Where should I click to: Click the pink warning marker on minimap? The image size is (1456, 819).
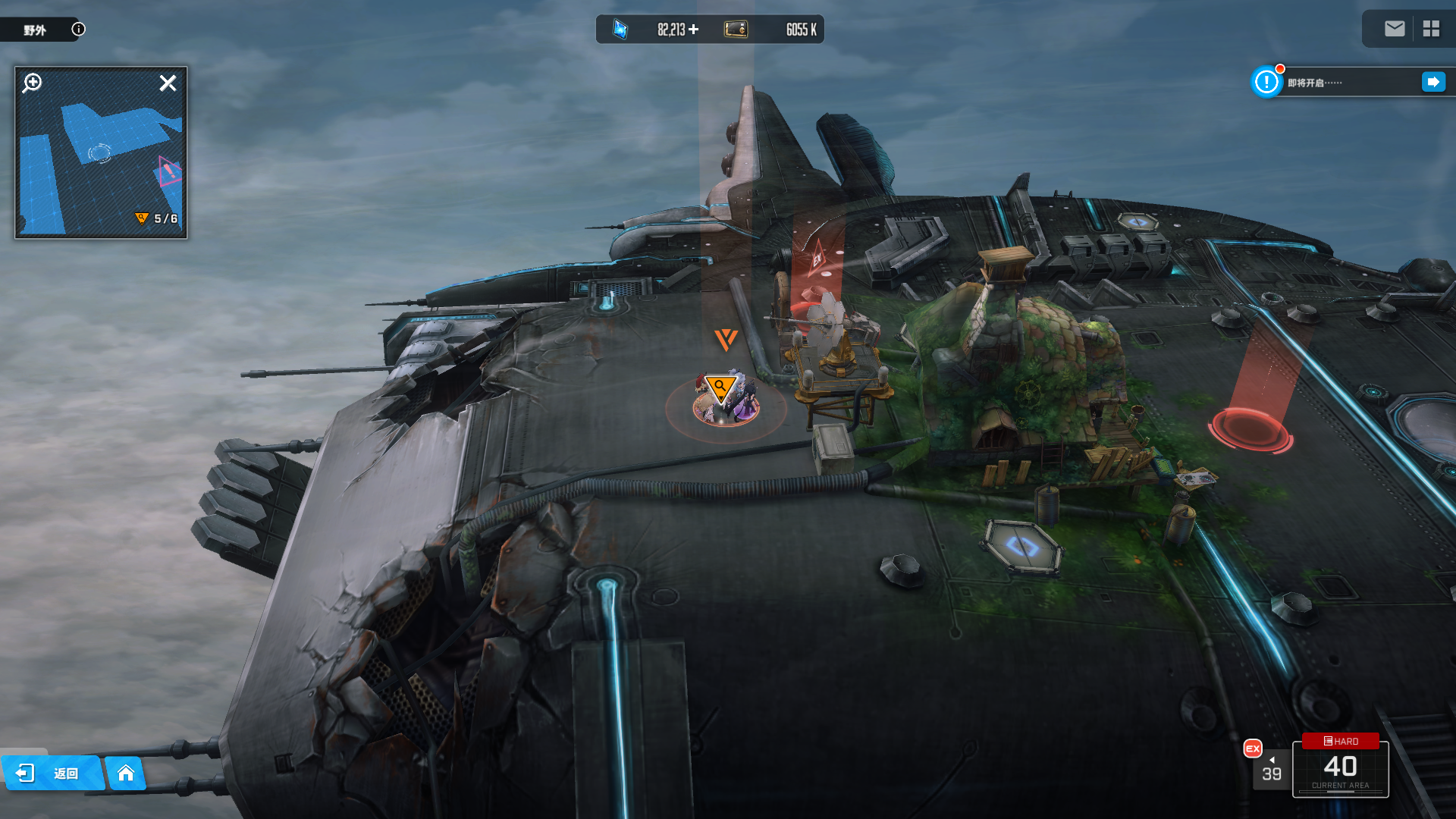[x=169, y=171]
